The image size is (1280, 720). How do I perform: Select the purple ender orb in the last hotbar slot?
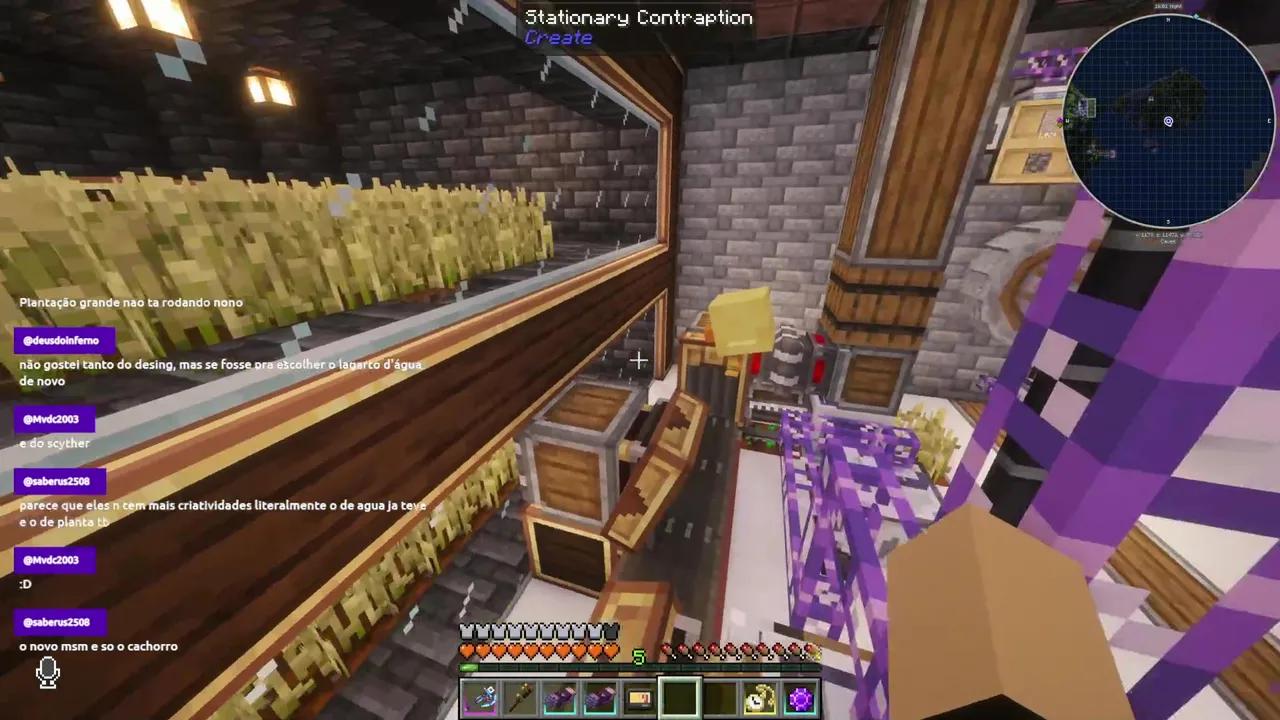799,698
